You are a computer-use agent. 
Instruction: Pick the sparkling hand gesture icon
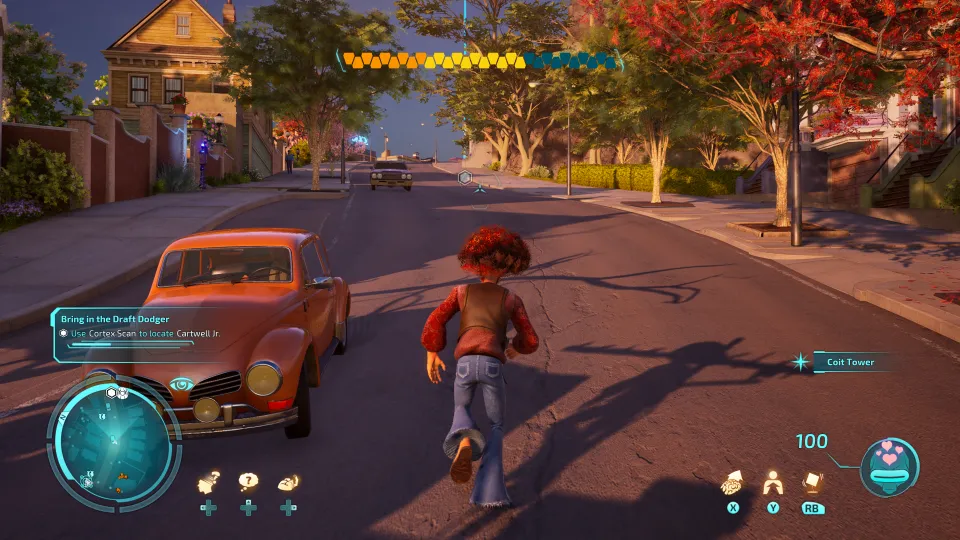point(288,482)
